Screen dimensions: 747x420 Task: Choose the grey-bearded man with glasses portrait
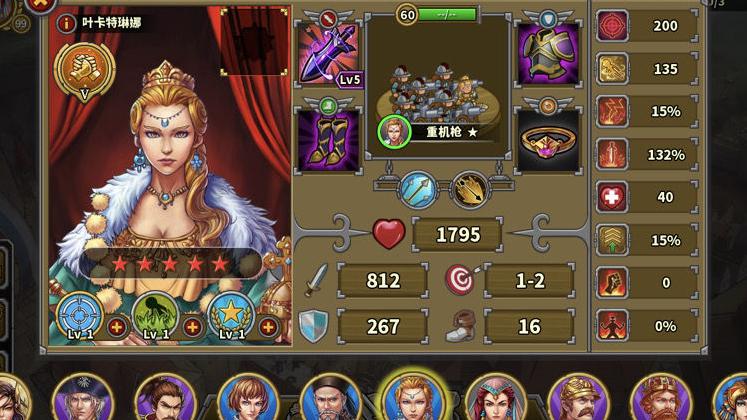330,398
